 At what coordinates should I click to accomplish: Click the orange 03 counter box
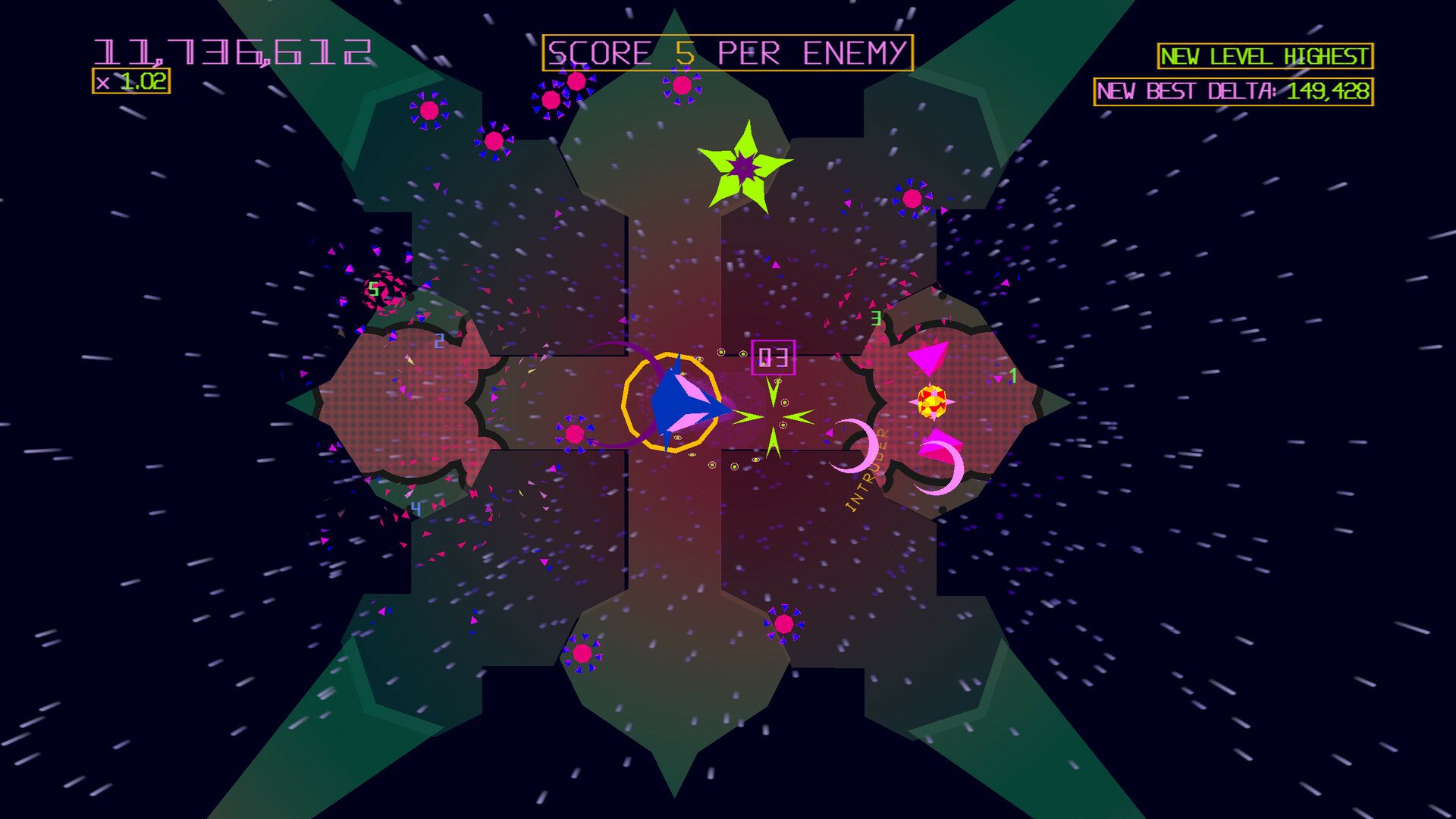pos(773,356)
